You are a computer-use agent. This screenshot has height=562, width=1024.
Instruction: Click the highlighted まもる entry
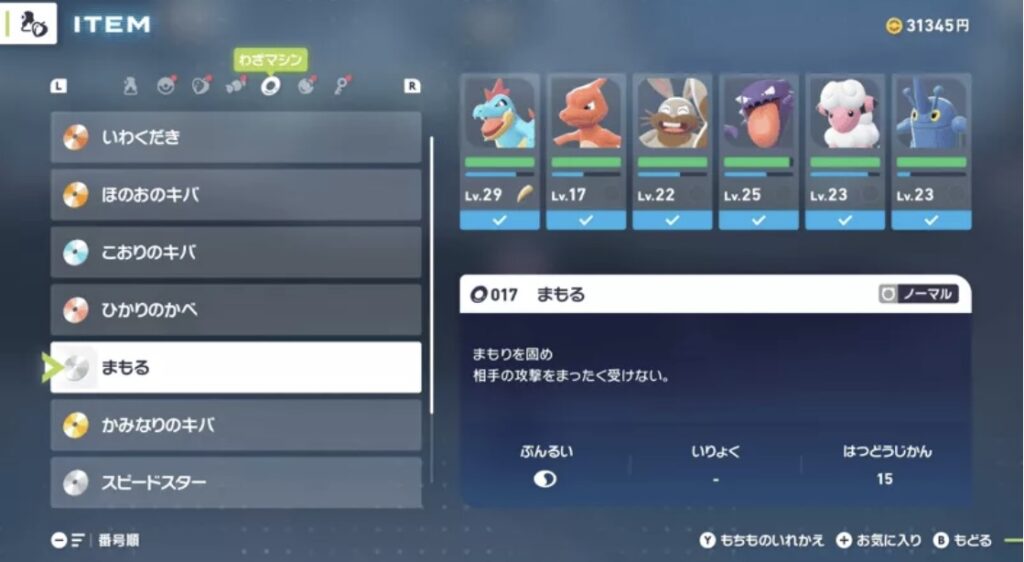coord(236,368)
